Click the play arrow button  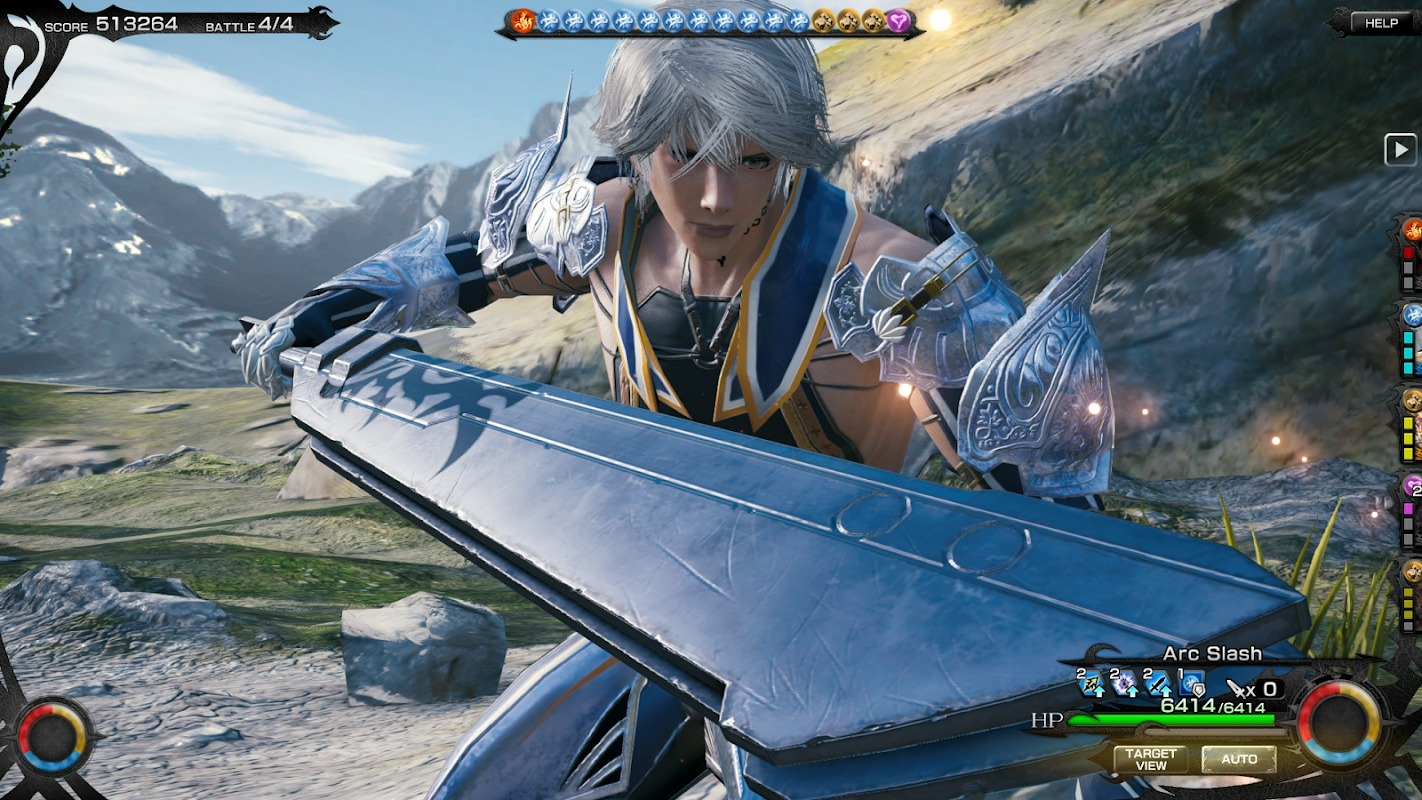click(x=1399, y=150)
